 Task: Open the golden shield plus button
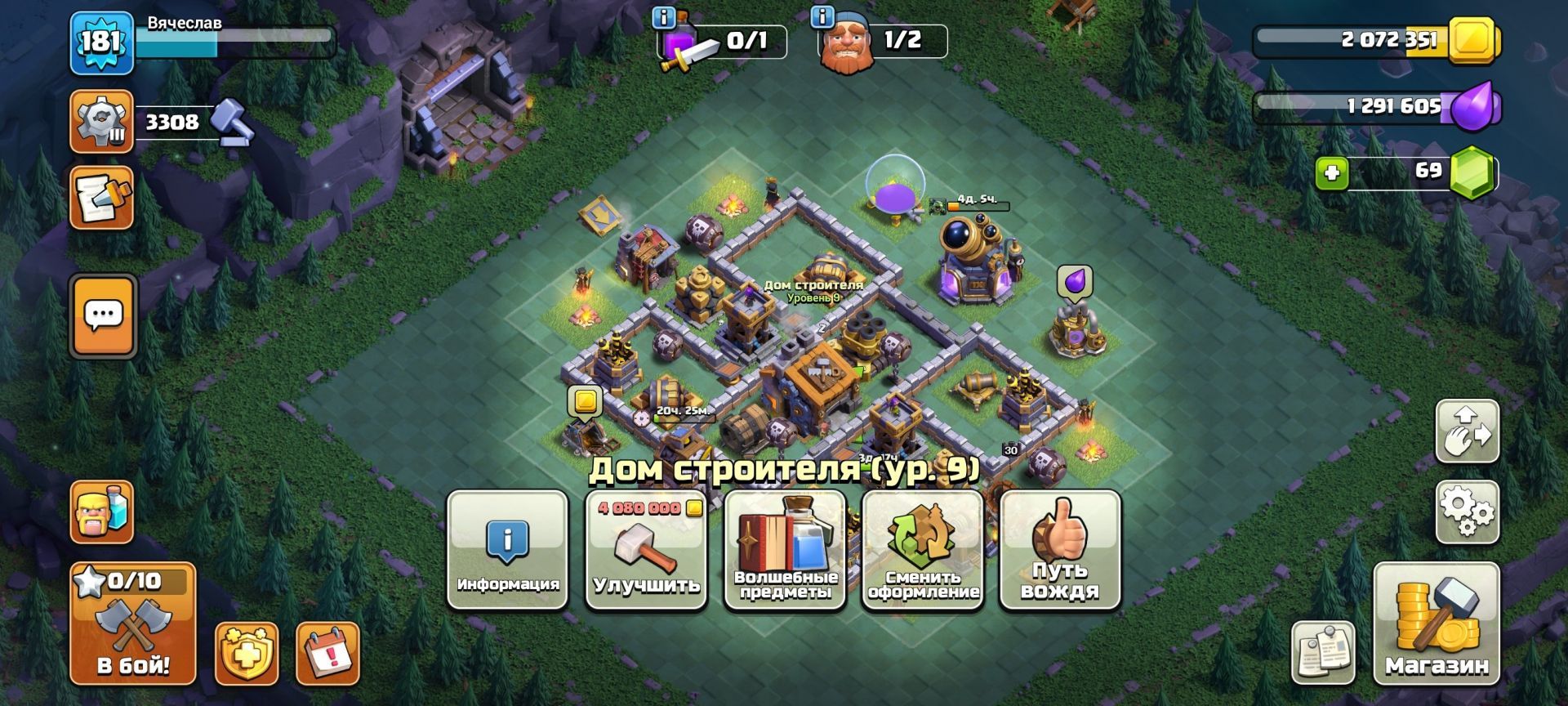[x=247, y=653]
